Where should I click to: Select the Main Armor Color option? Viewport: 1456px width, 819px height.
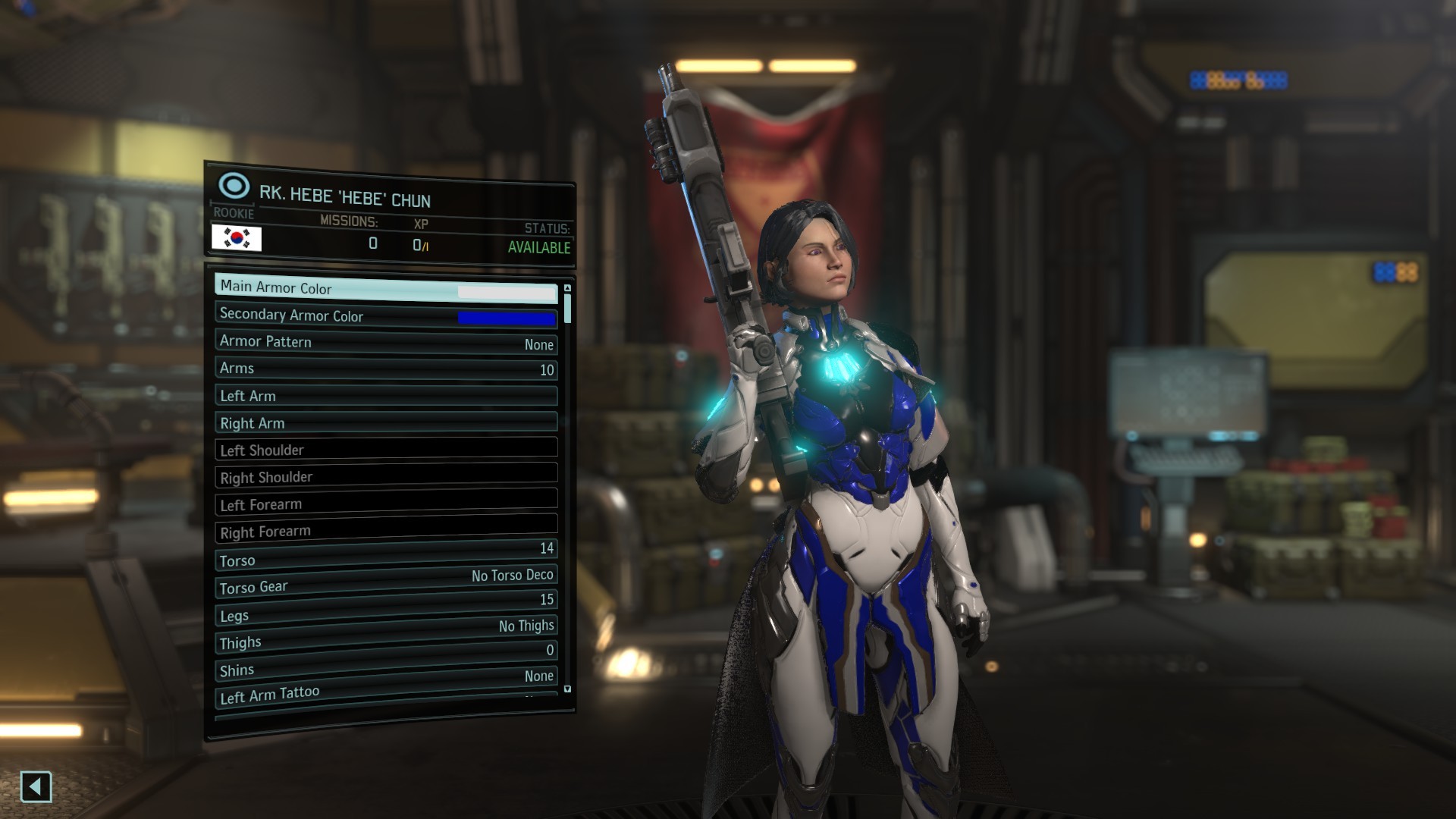[386, 289]
